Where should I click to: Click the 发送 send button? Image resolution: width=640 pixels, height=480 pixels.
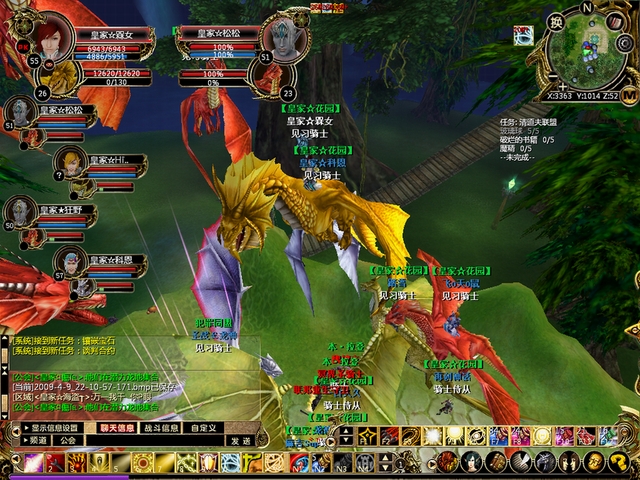(x=240, y=440)
